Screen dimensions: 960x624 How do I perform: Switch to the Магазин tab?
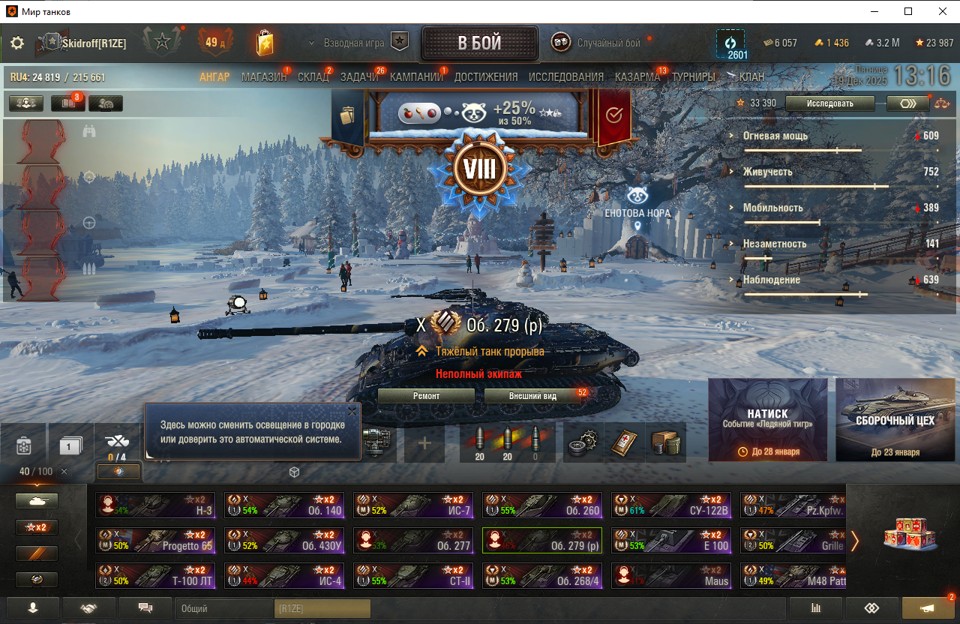tap(263, 77)
